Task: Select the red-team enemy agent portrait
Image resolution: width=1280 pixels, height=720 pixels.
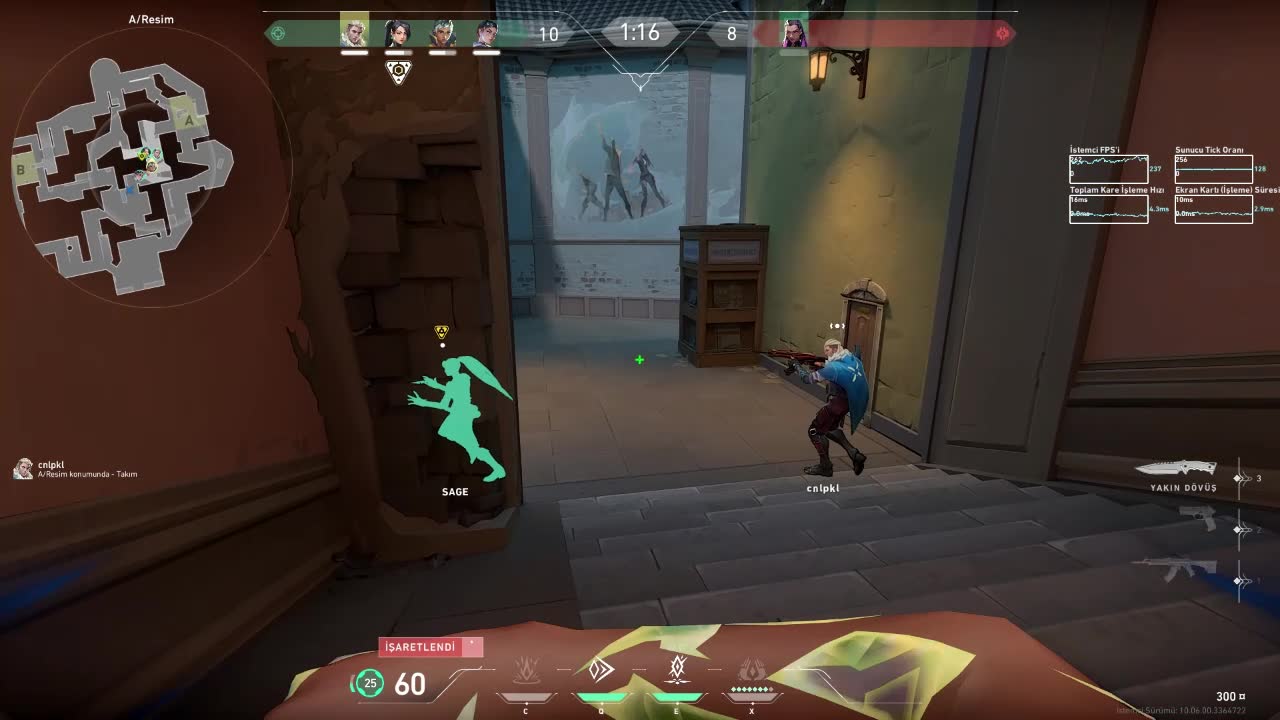Action: (795, 34)
